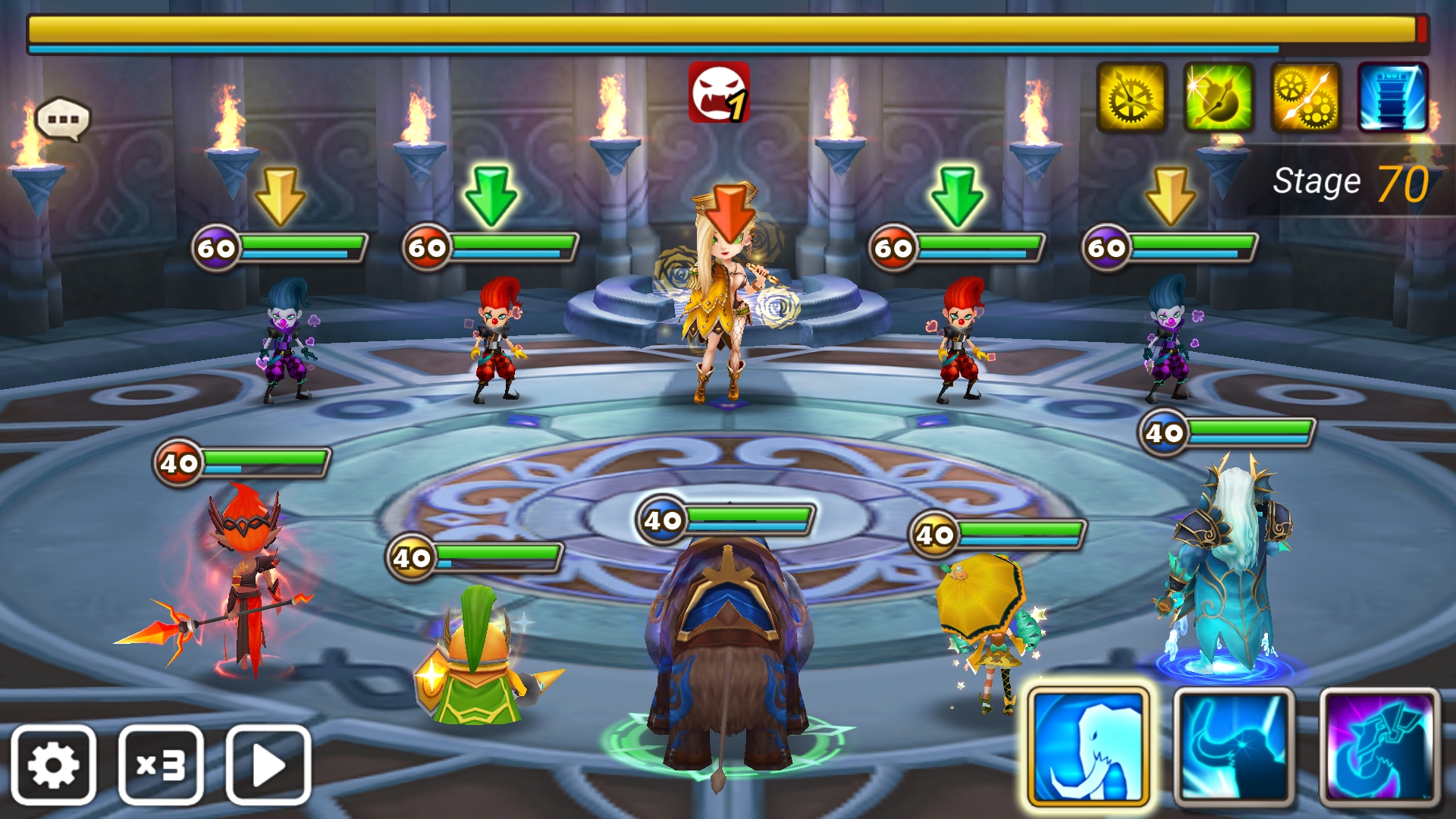Cast the purple armored mammoth skill

click(1379, 747)
